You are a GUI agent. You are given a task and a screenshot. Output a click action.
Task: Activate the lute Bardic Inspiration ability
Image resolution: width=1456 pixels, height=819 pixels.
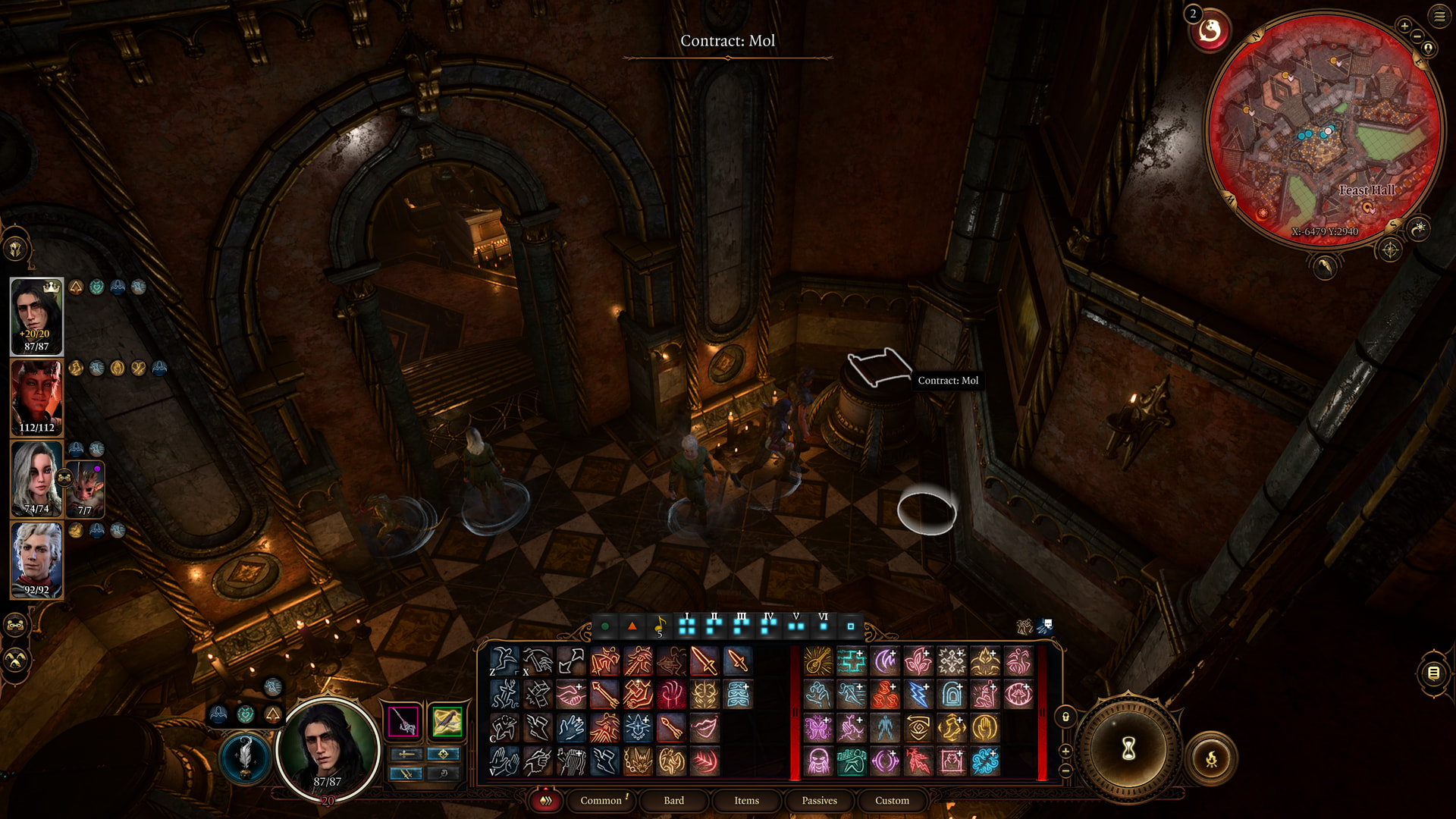tap(818, 661)
